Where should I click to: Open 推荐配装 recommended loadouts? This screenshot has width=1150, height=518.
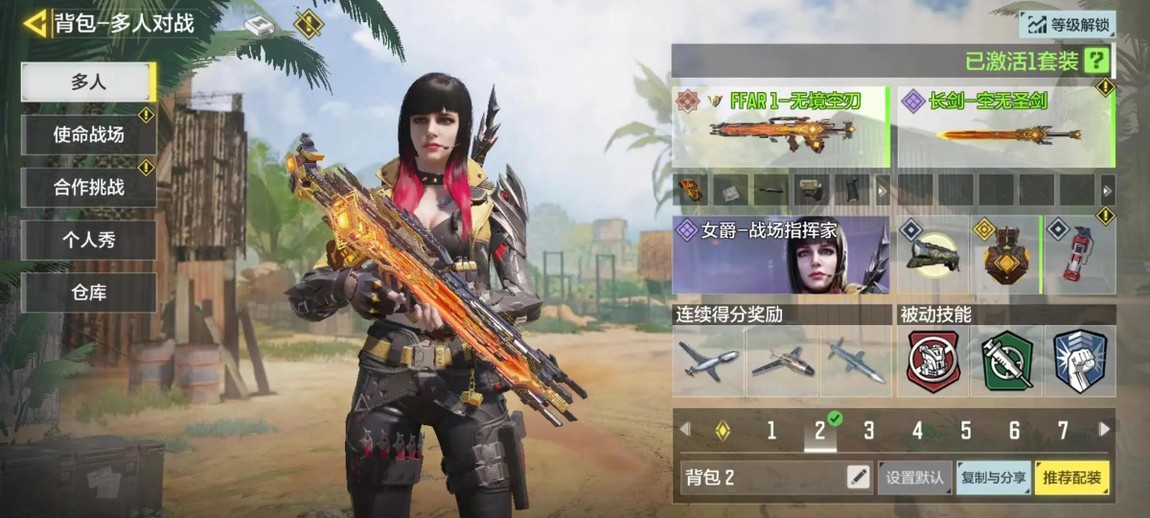click(x=1072, y=478)
